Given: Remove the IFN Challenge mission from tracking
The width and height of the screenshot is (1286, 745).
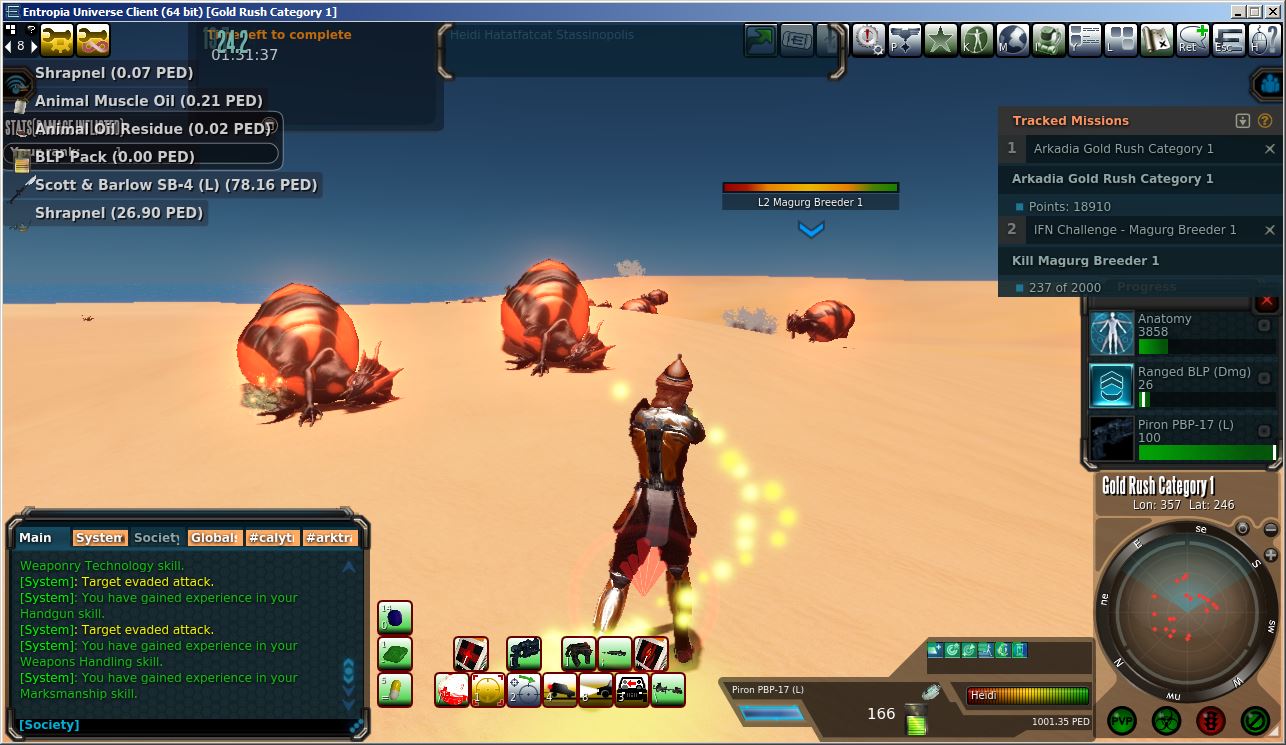Looking at the screenshot, I should [1270, 230].
